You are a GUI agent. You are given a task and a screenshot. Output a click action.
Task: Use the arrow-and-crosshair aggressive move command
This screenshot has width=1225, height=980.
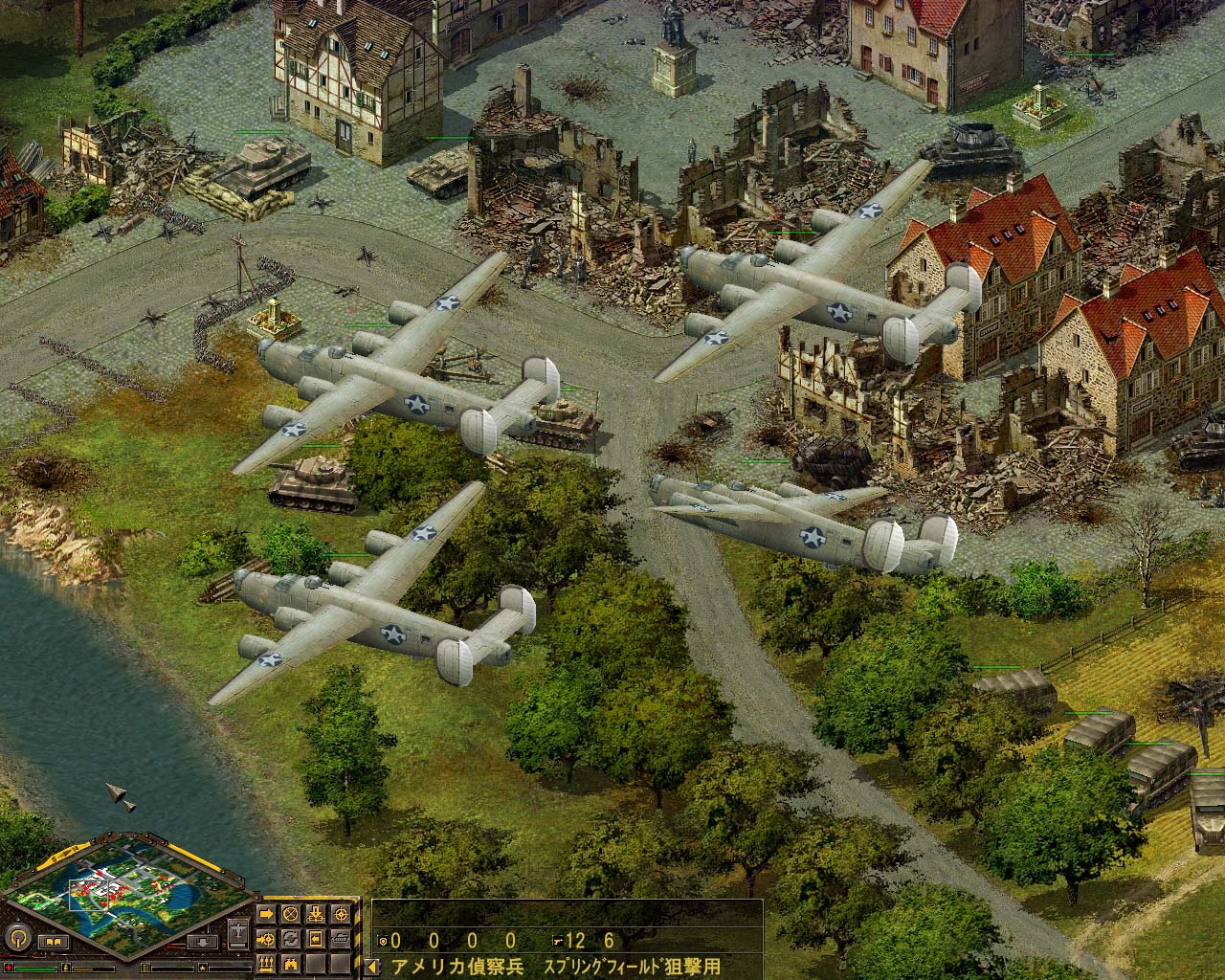266,938
